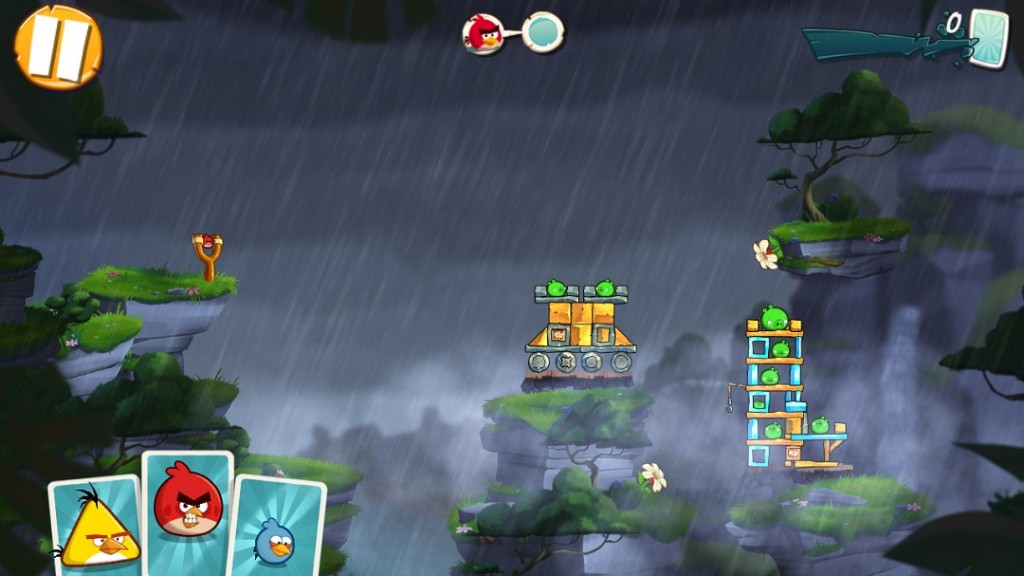
Task: Pause the game with the orange button
Action: tap(58, 46)
